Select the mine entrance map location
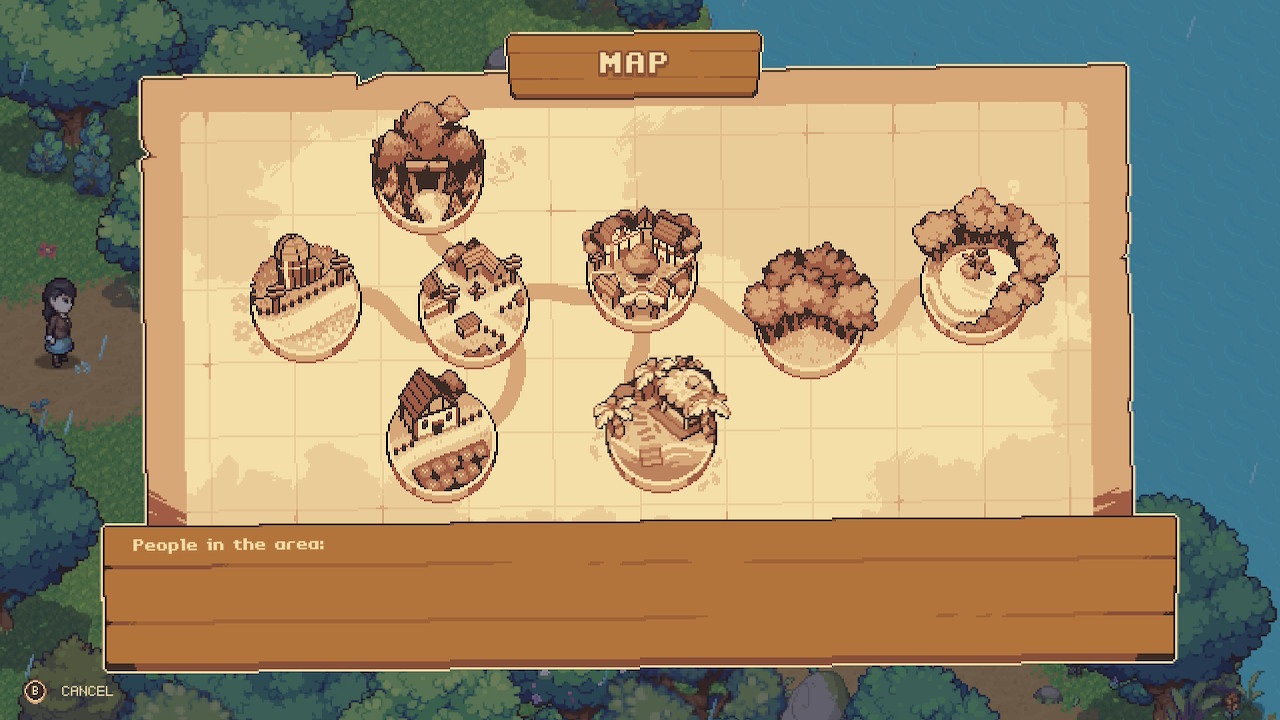The image size is (1280, 720). point(428,165)
